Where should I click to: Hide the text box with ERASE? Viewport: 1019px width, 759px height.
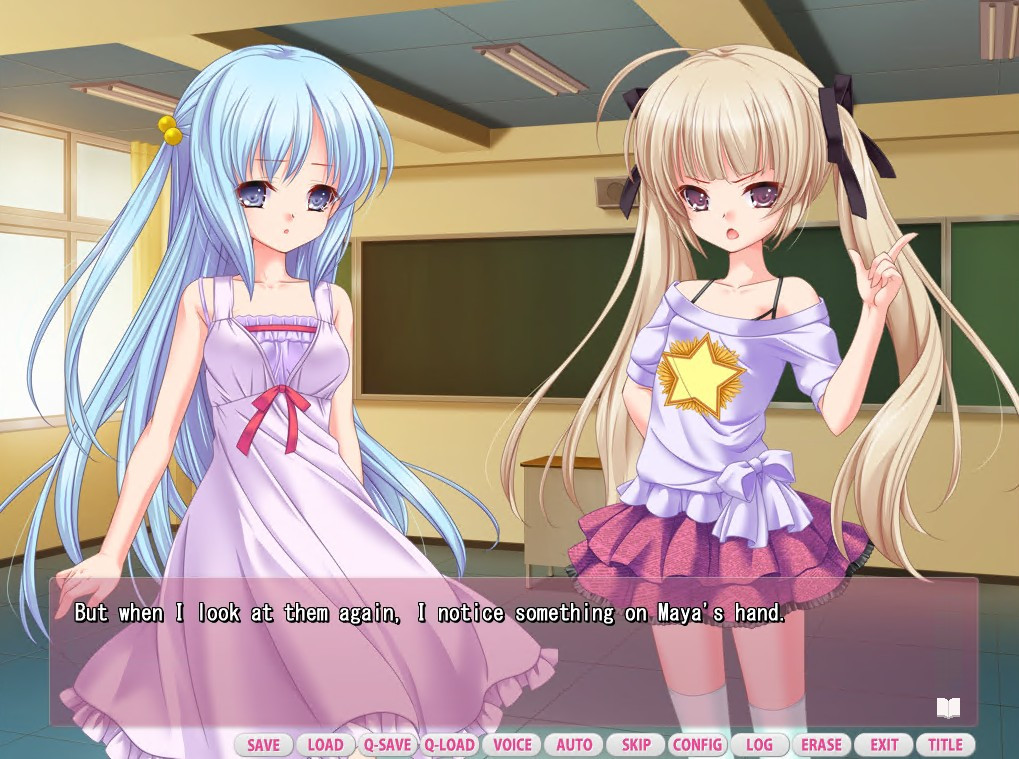822,745
